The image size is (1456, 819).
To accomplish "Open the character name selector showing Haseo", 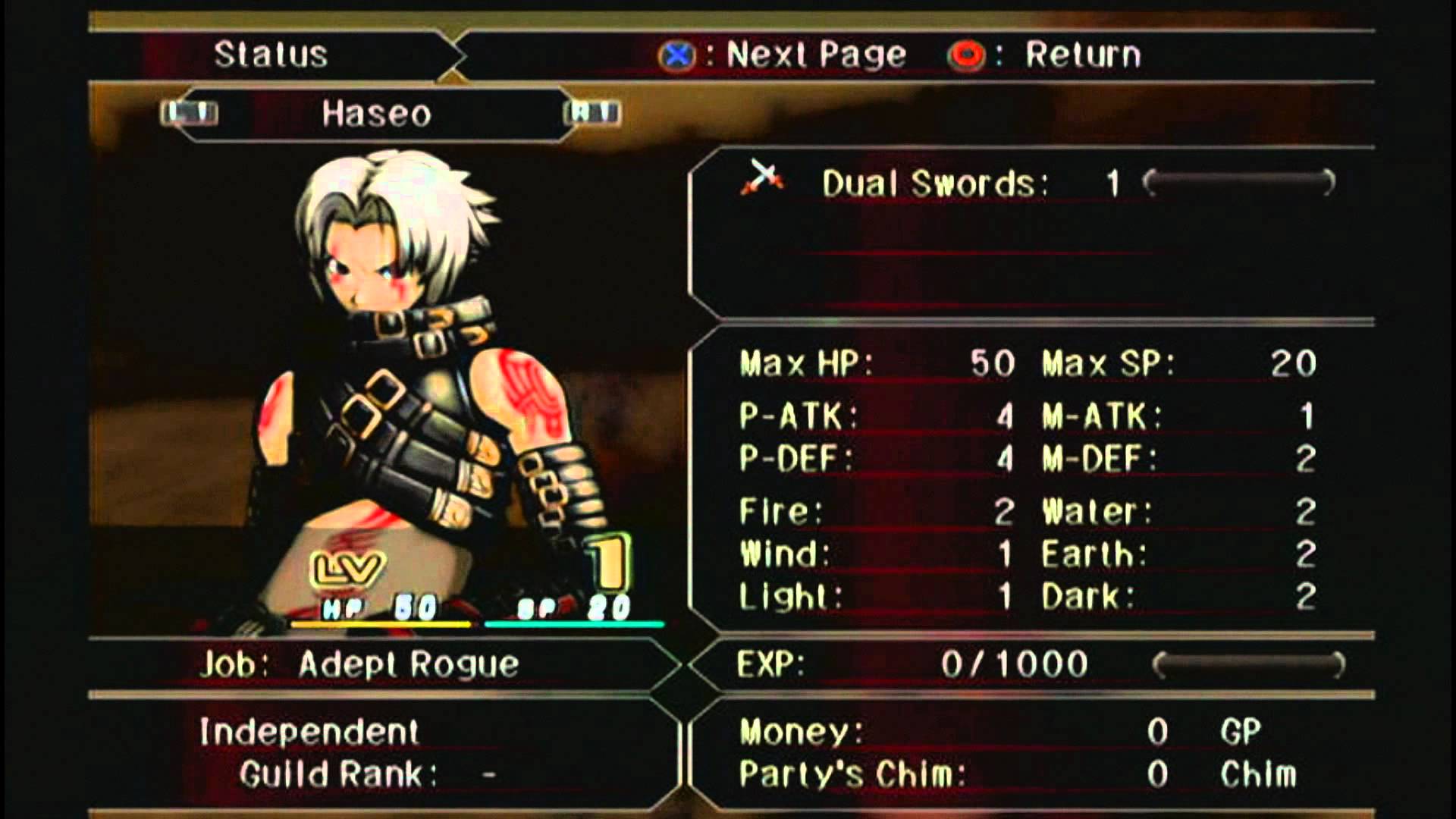I will point(375,112).
